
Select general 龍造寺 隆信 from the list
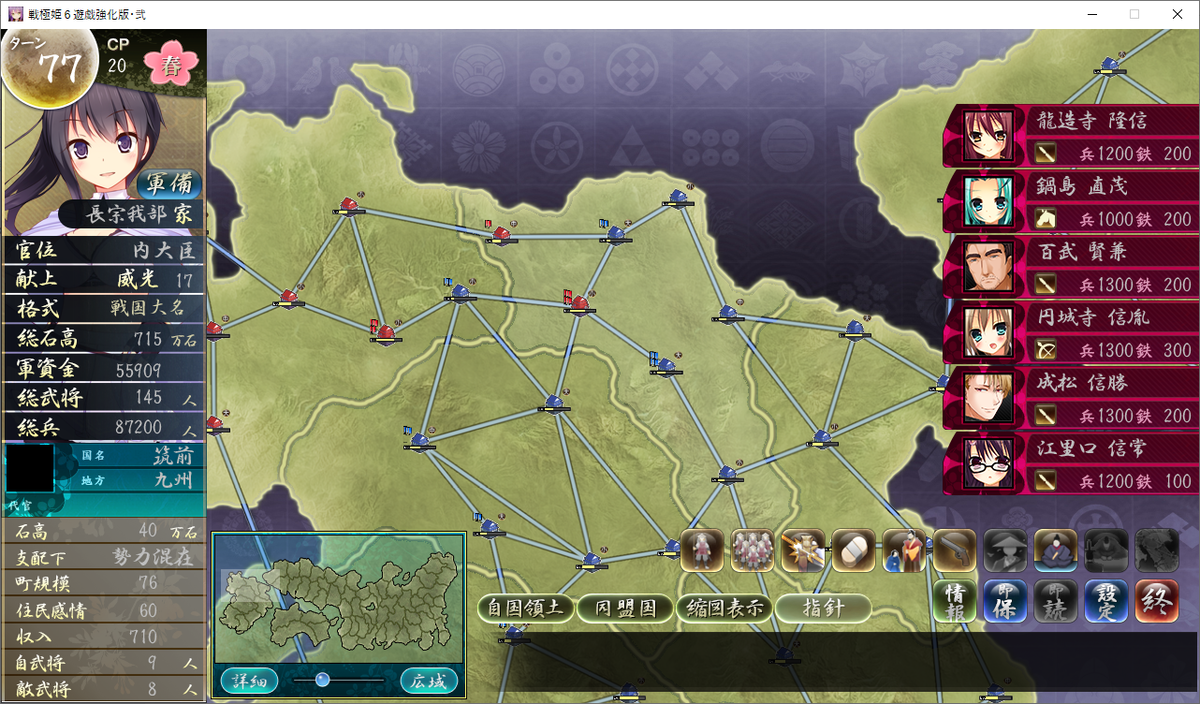tap(1070, 136)
